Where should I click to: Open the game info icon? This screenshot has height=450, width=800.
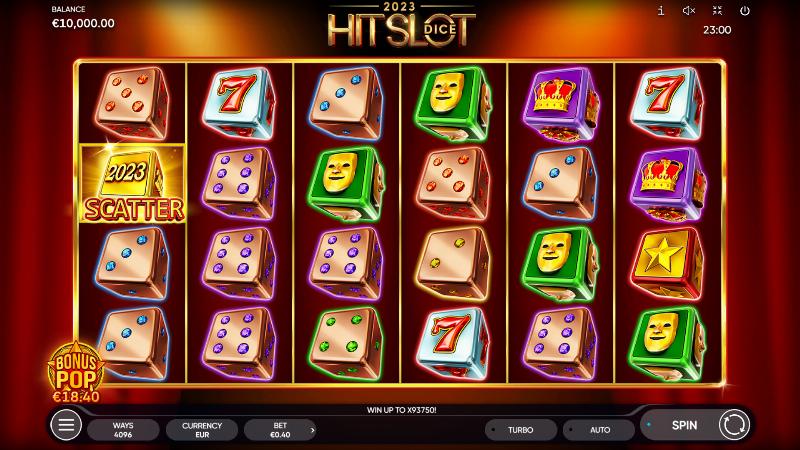(661, 10)
